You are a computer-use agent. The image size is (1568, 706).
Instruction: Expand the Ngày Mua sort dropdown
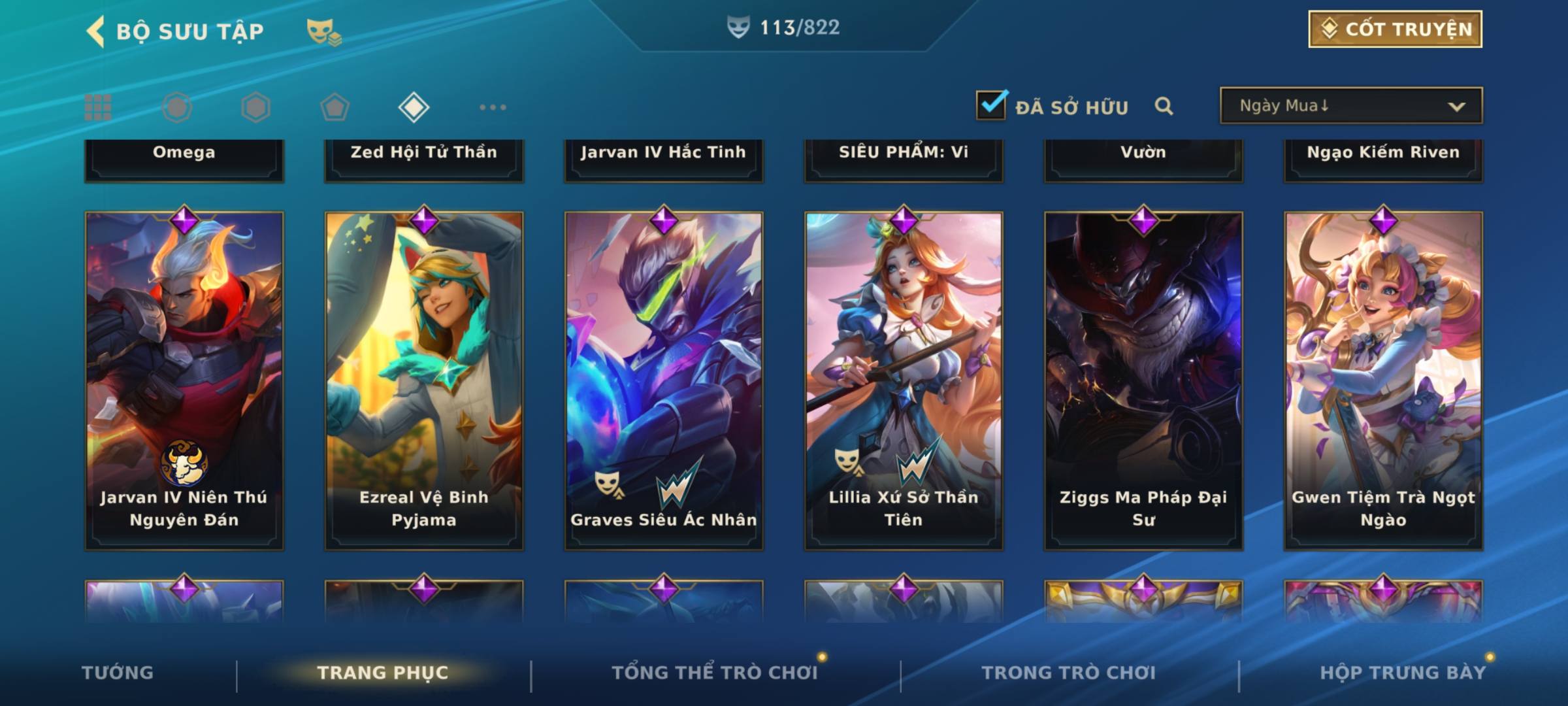coord(1350,106)
